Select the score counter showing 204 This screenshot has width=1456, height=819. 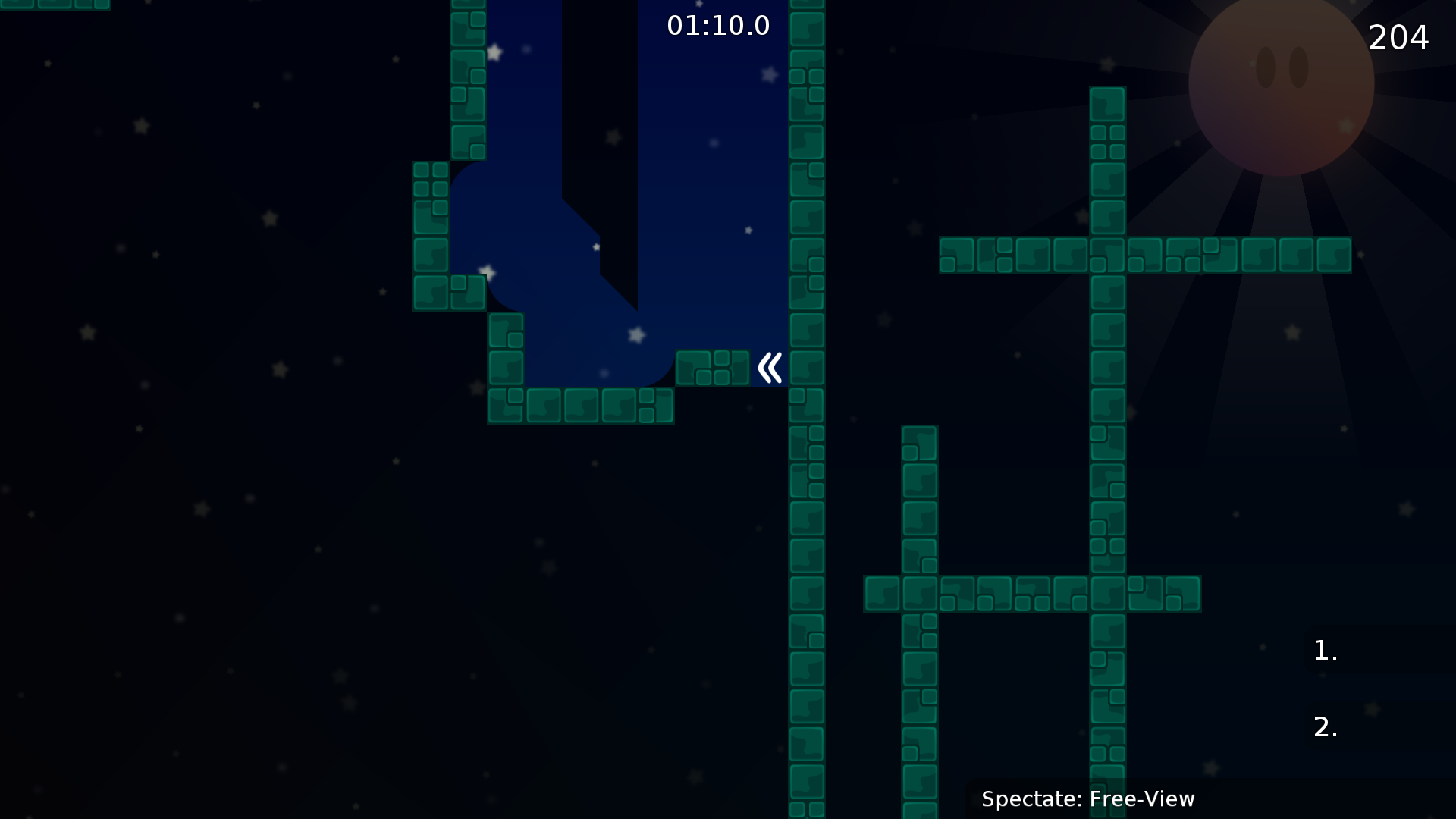click(1398, 36)
